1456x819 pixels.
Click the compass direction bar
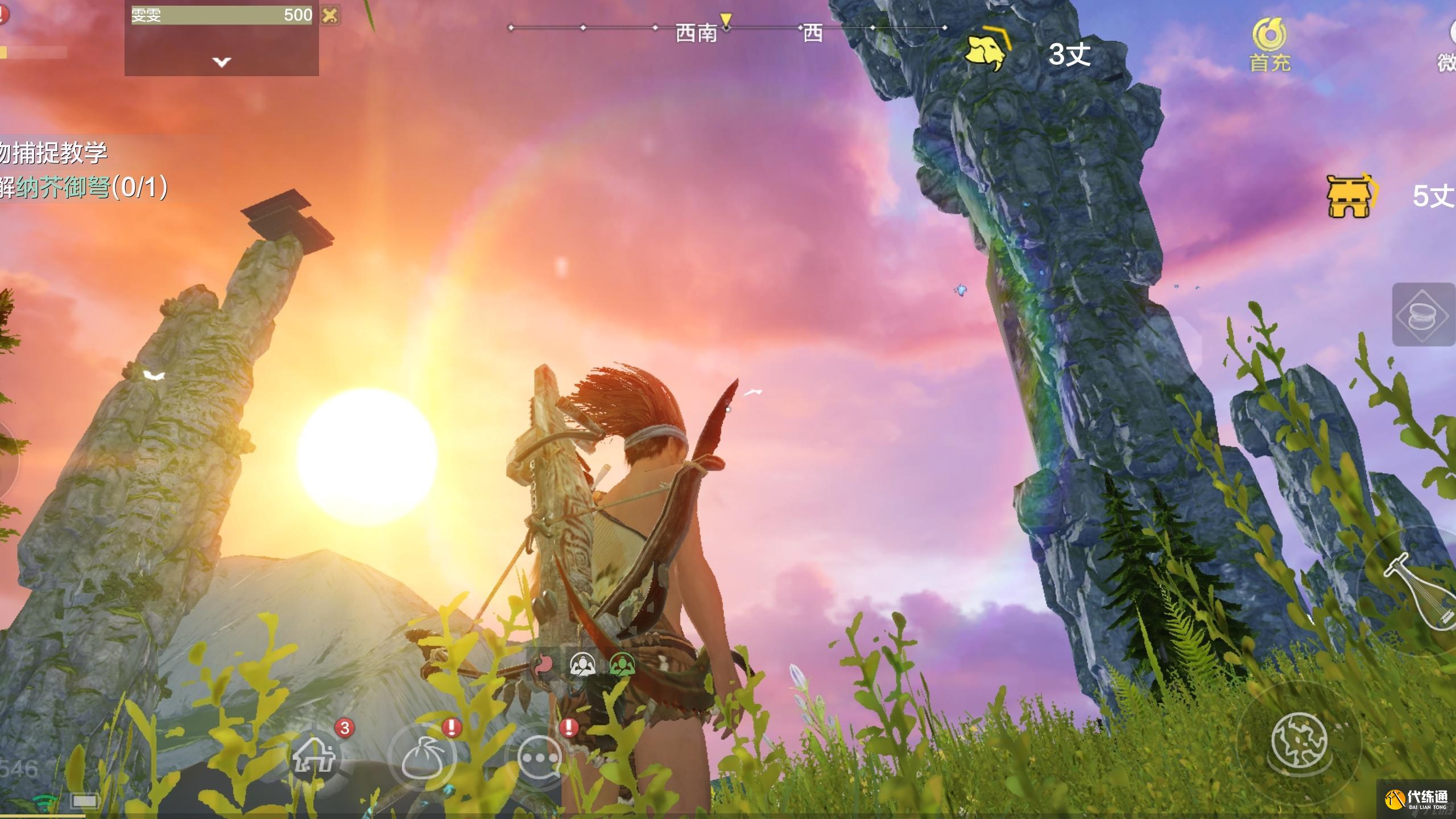coord(727,28)
